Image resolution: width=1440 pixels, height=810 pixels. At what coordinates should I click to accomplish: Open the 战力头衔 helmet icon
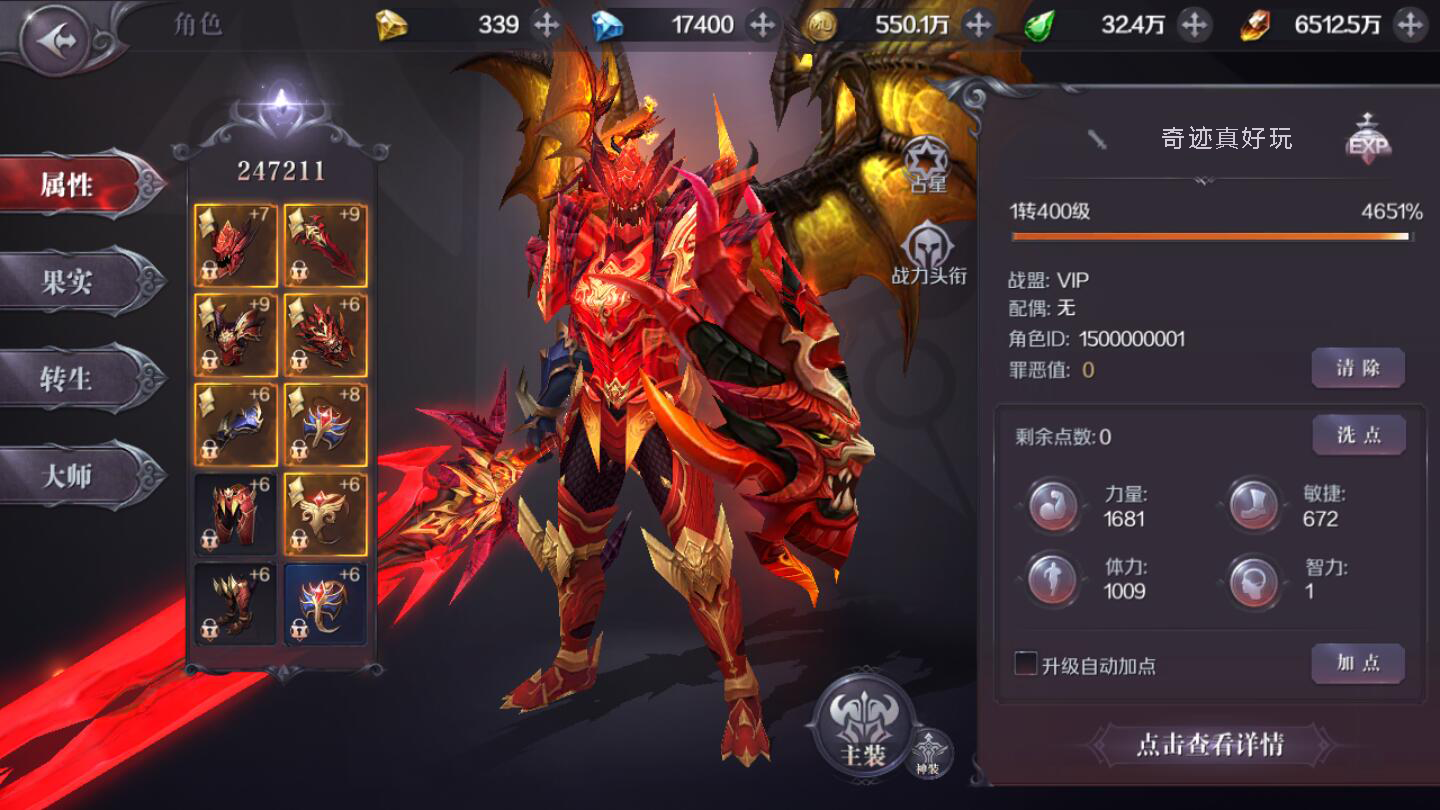tap(928, 252)
